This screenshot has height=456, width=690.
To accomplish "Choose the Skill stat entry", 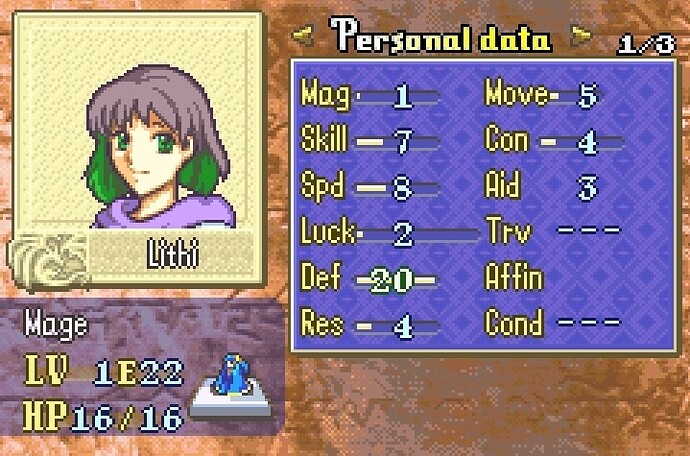I will point(369,141).
